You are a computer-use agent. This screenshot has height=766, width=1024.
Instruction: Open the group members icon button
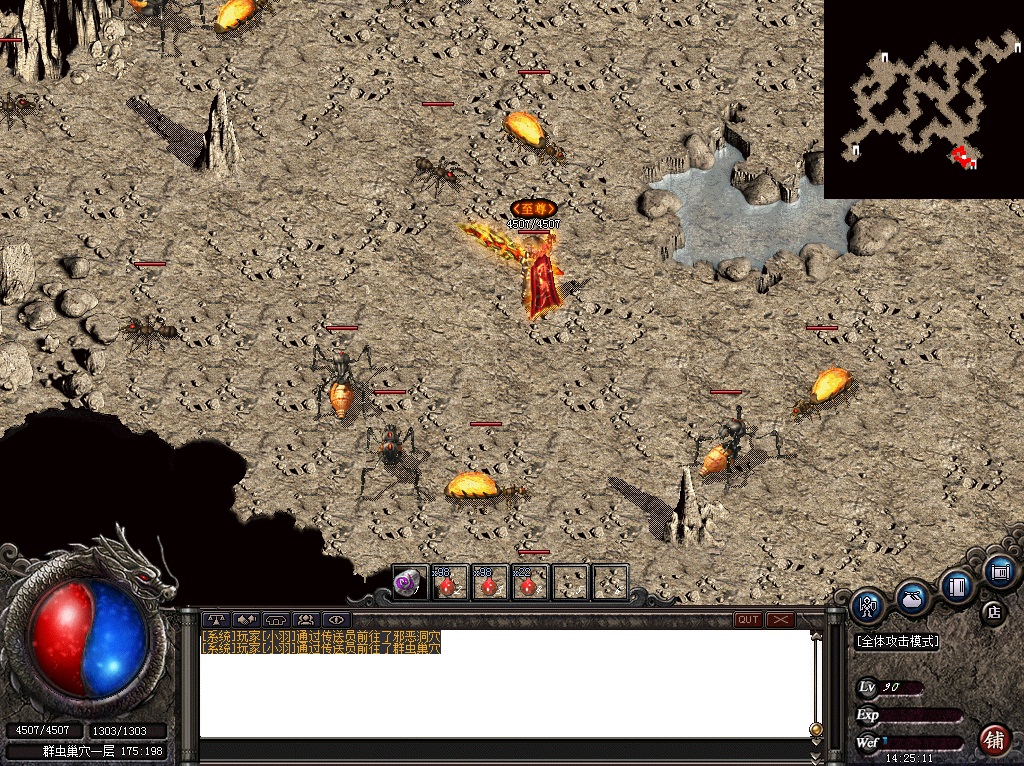pos(305,620)
